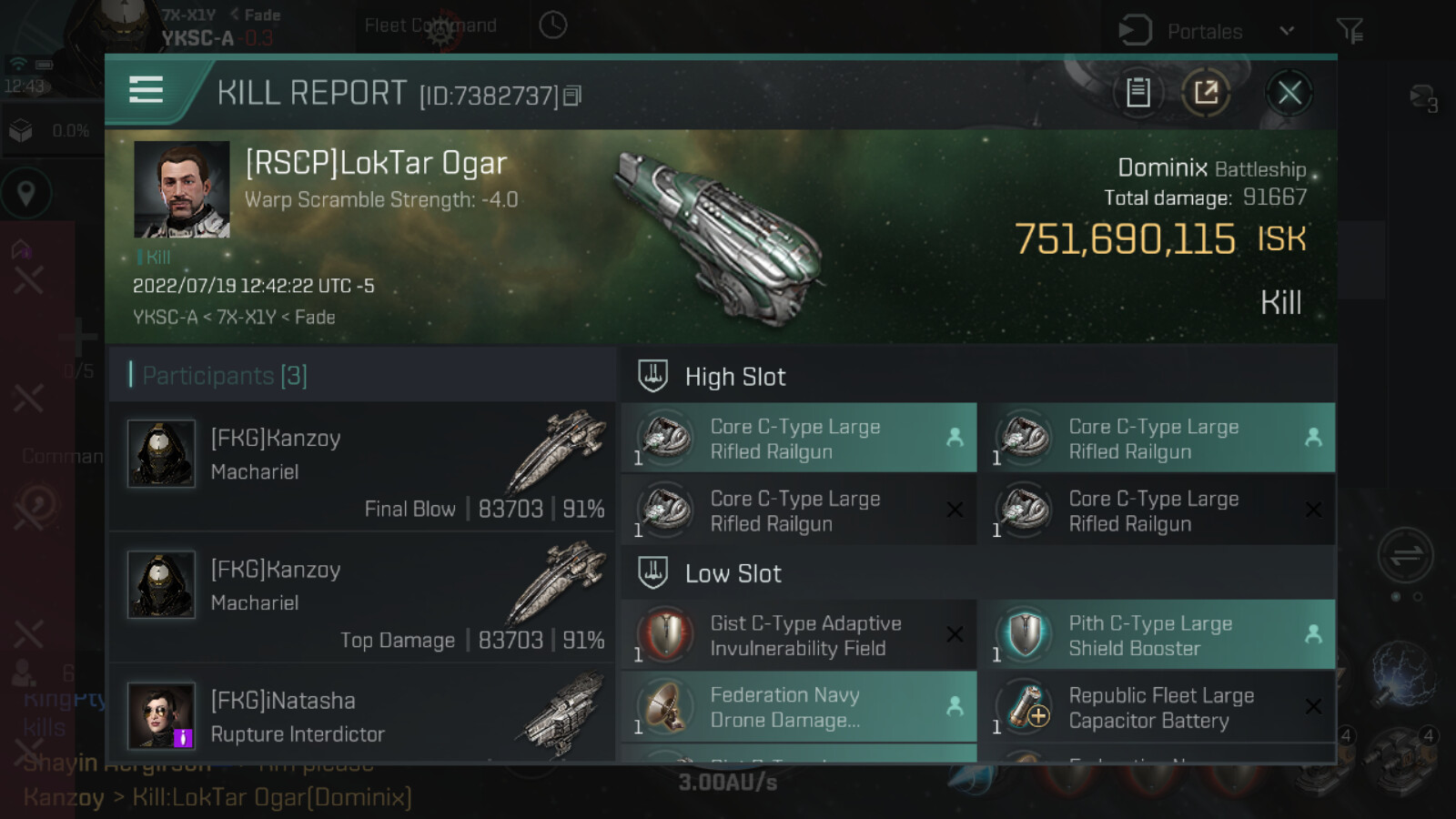The image size is (1456, 819).
Task: View LokTar Ogar's pilot portrait
Action: pyautogui.click(x=182, y=189)
